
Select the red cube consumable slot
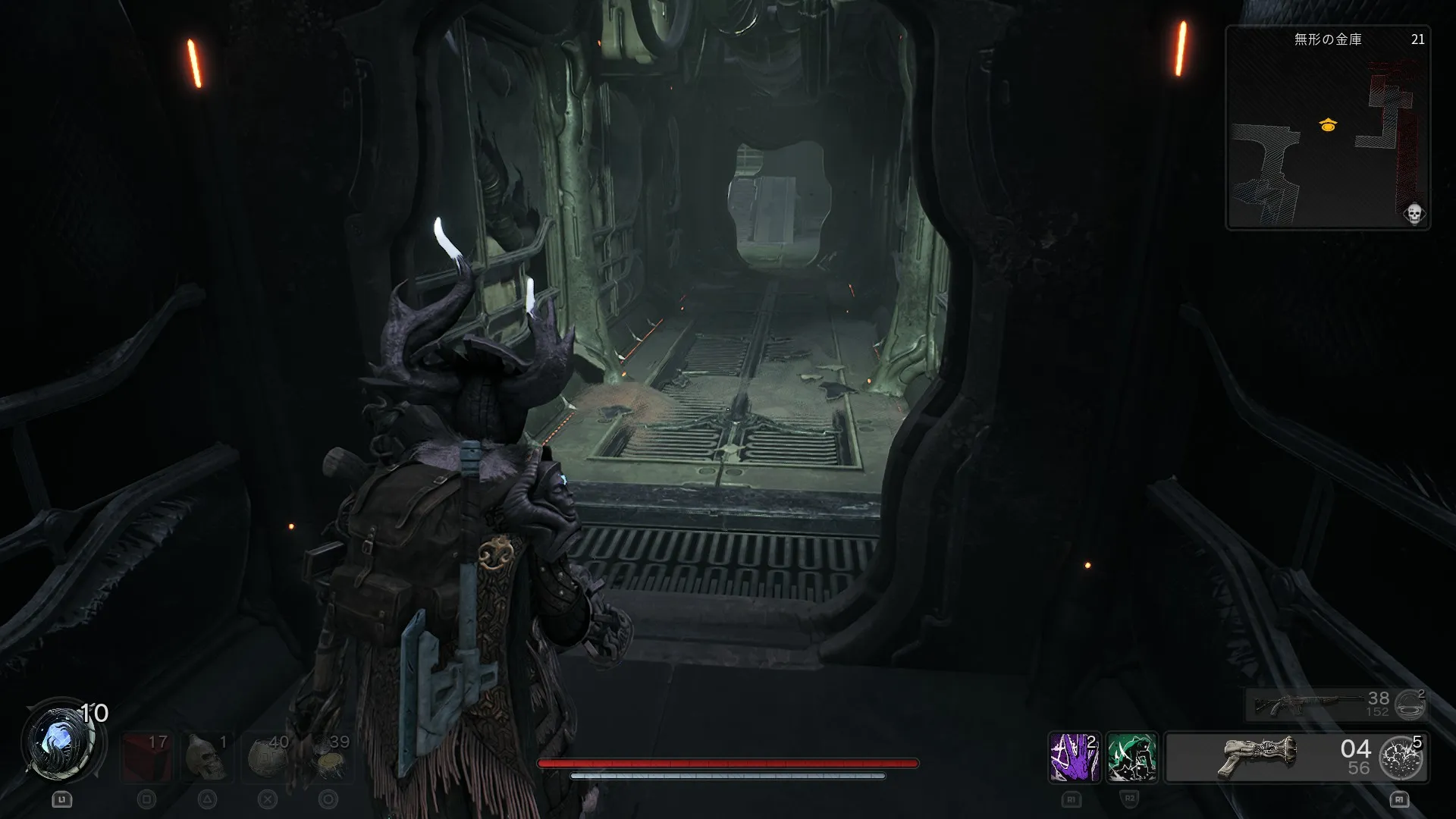point(145,756)
